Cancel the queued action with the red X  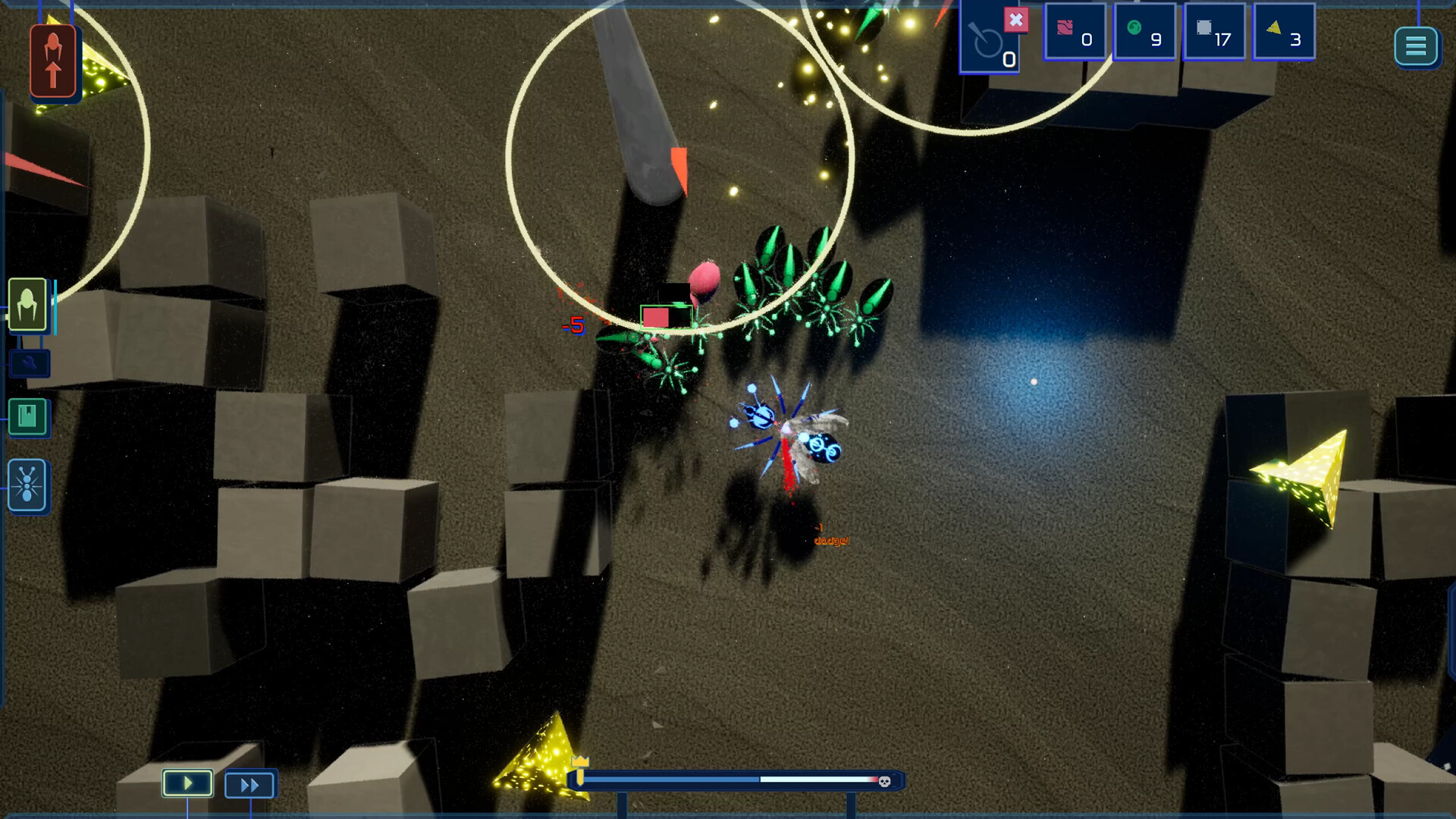[x=1016, y=20]
